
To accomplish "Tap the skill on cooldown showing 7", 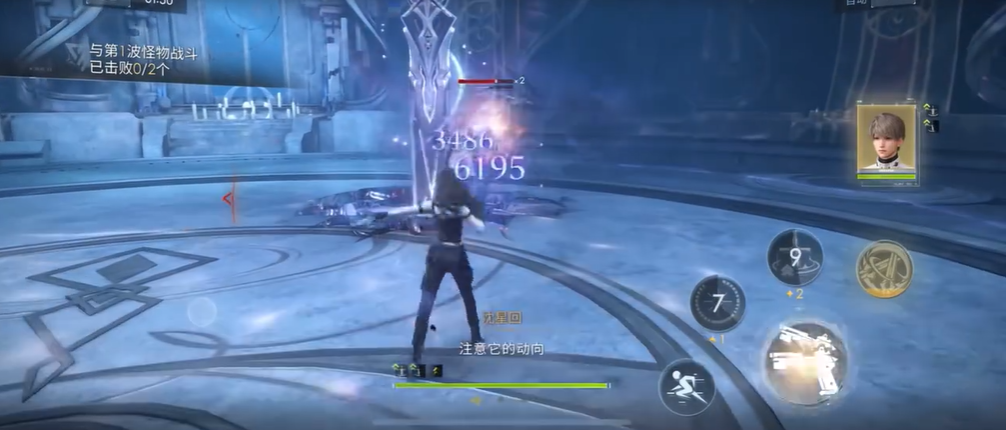I will coord(717,302).
